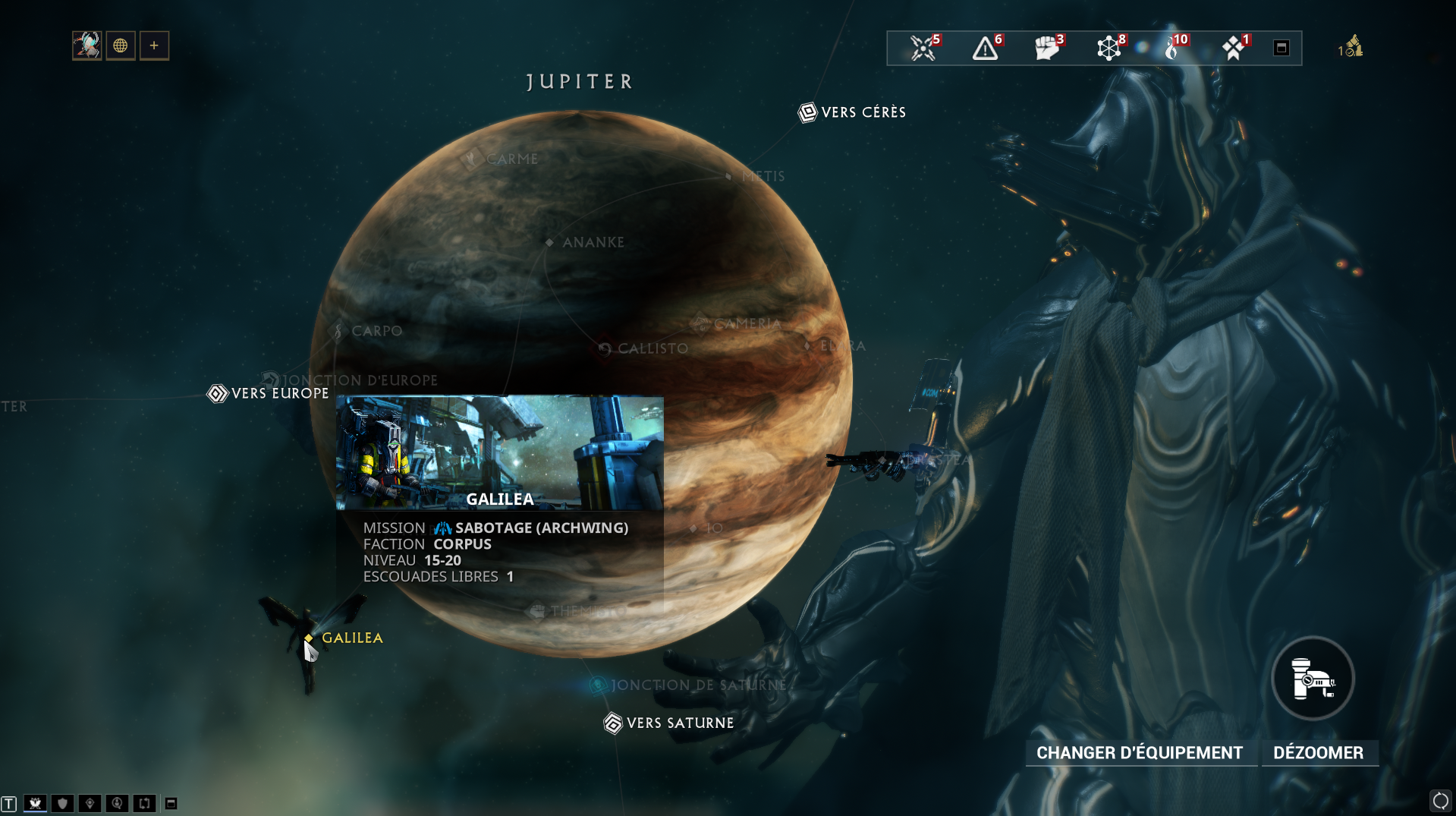The height and width of the screenshot is (816, 1456).
Task: Expand options with the plus icon top-left
Action: tap(154, 46)
